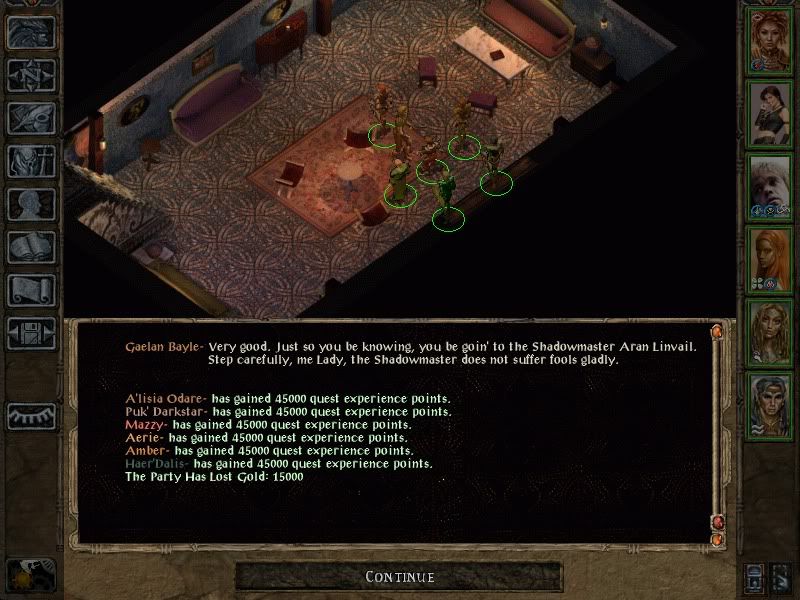The width and height of the screenshot is (800, 600).
Task: Select the pale grey-haired character portrait
Action: [770, 186]
